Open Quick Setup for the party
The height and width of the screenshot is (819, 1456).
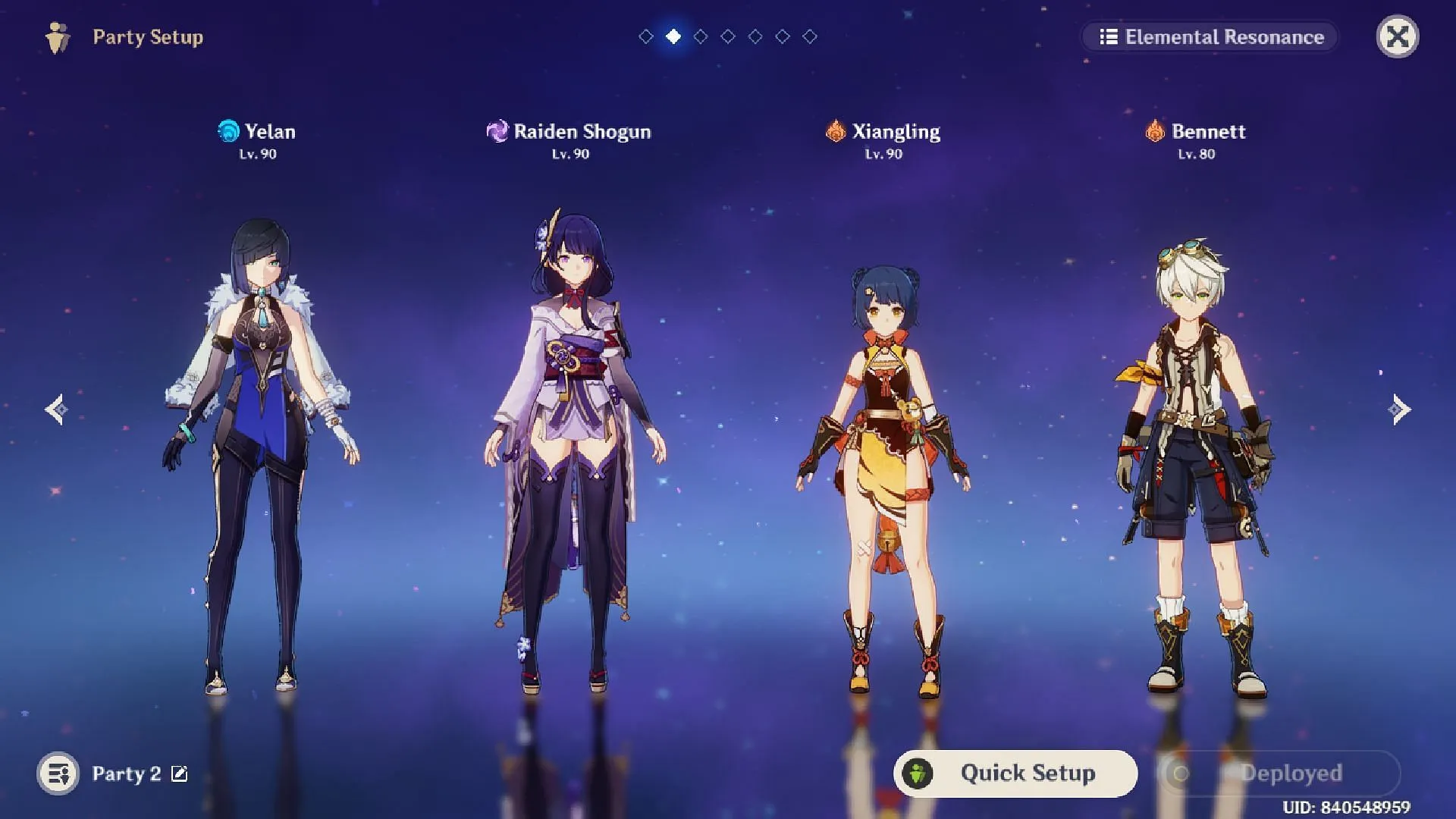(1015, 773)
